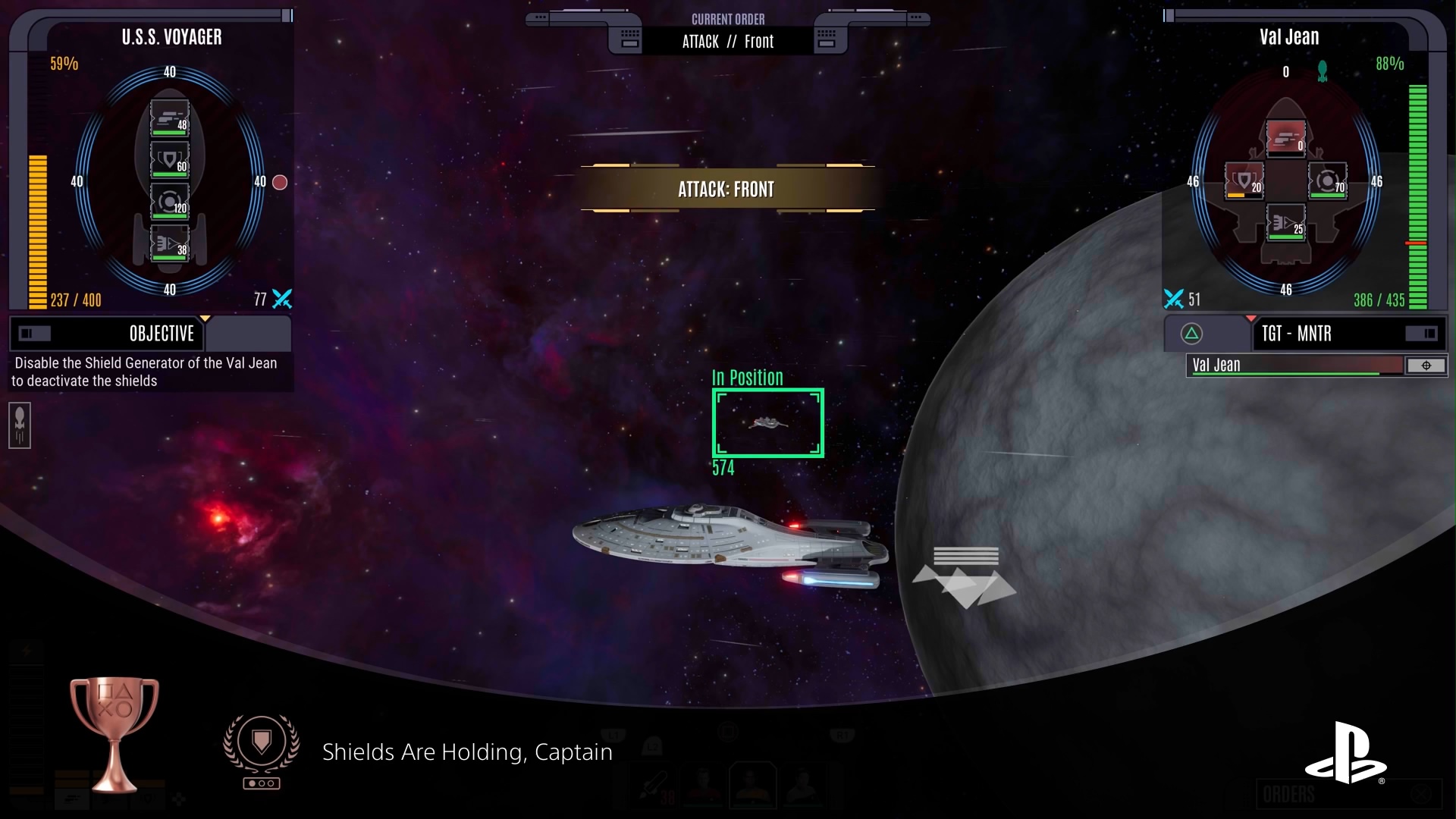Click the crosshair button beside Val Jean entry
Image resolution: width=1456 pixels, height=819 pixels.
1426,366
